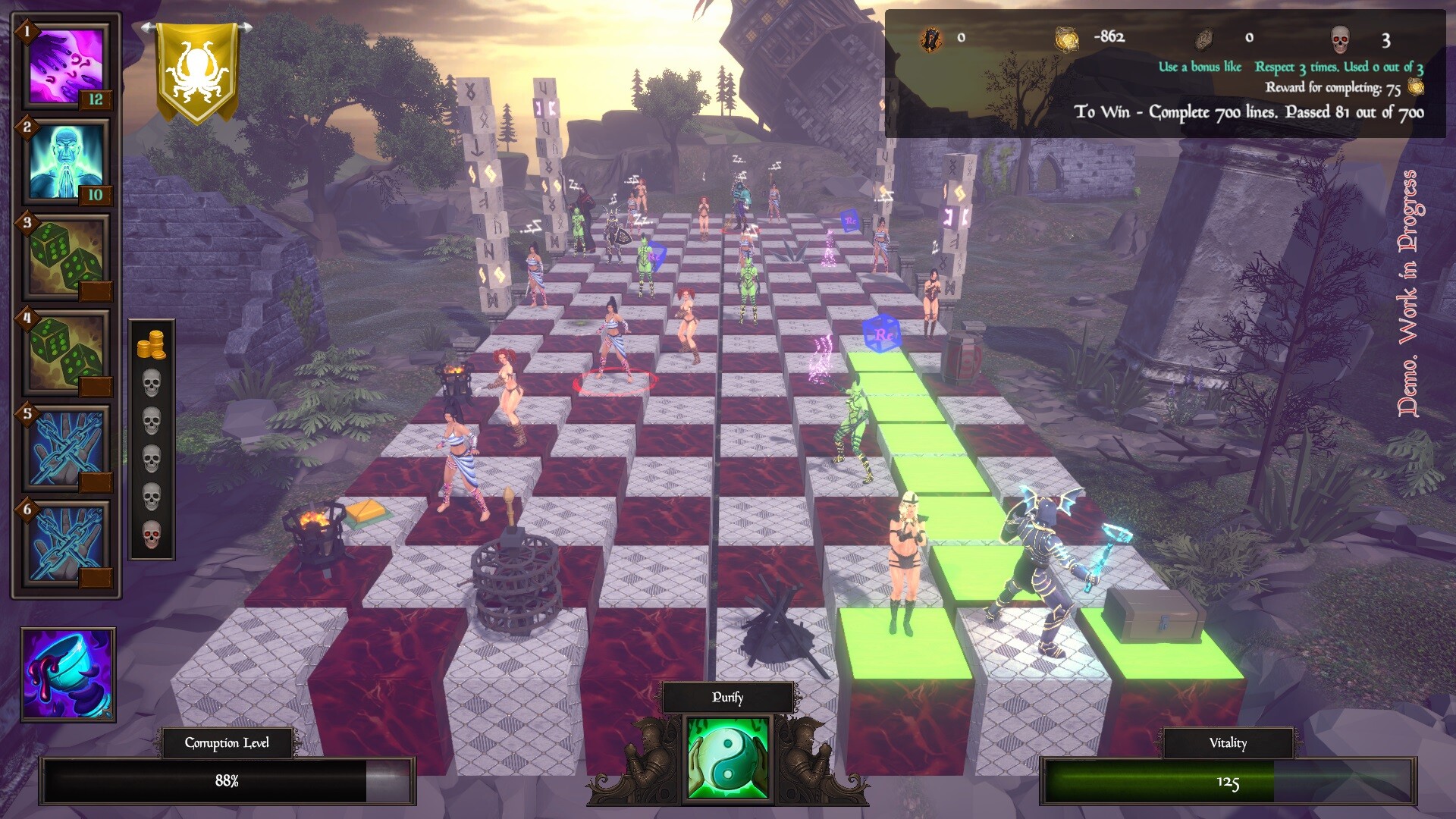
Task: Open the golden octopus banner
Action: 196,67
